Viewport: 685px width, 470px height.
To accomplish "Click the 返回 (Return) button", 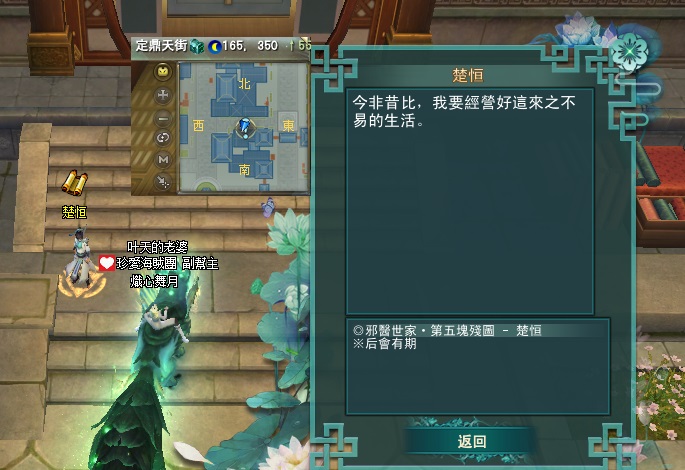I will [x=472, y=441].
